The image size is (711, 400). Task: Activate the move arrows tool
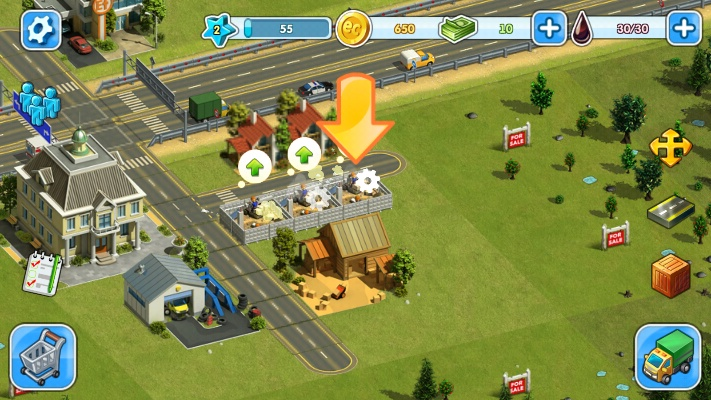click(670, 148)
